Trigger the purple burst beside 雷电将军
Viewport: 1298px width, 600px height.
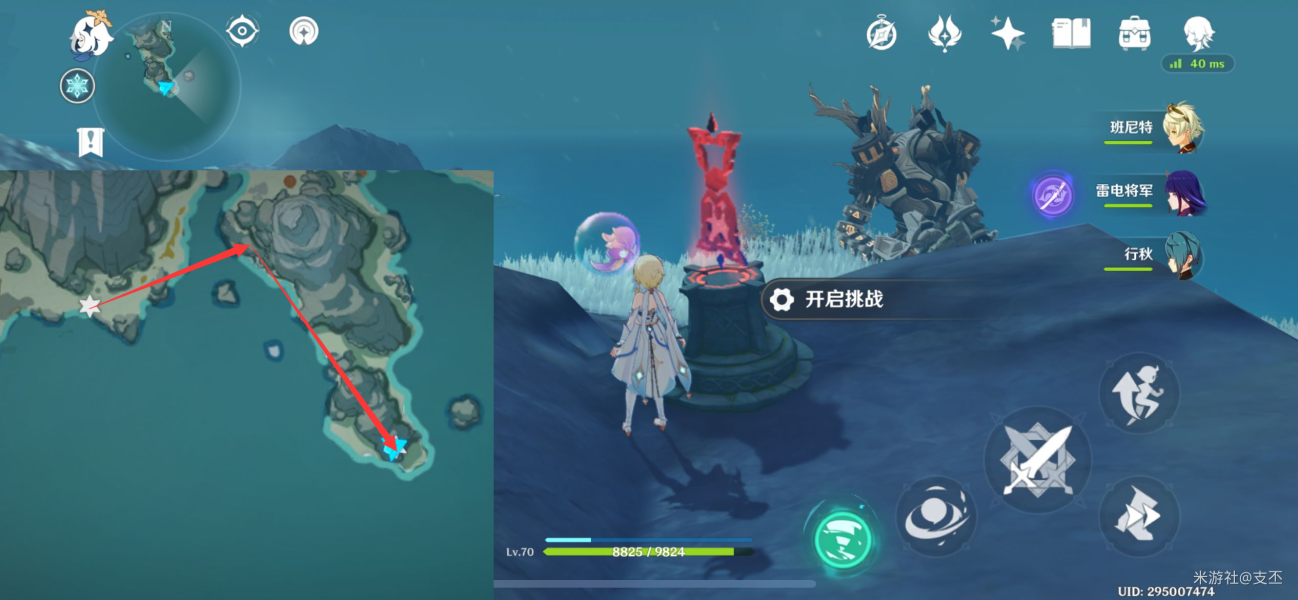1052,195
